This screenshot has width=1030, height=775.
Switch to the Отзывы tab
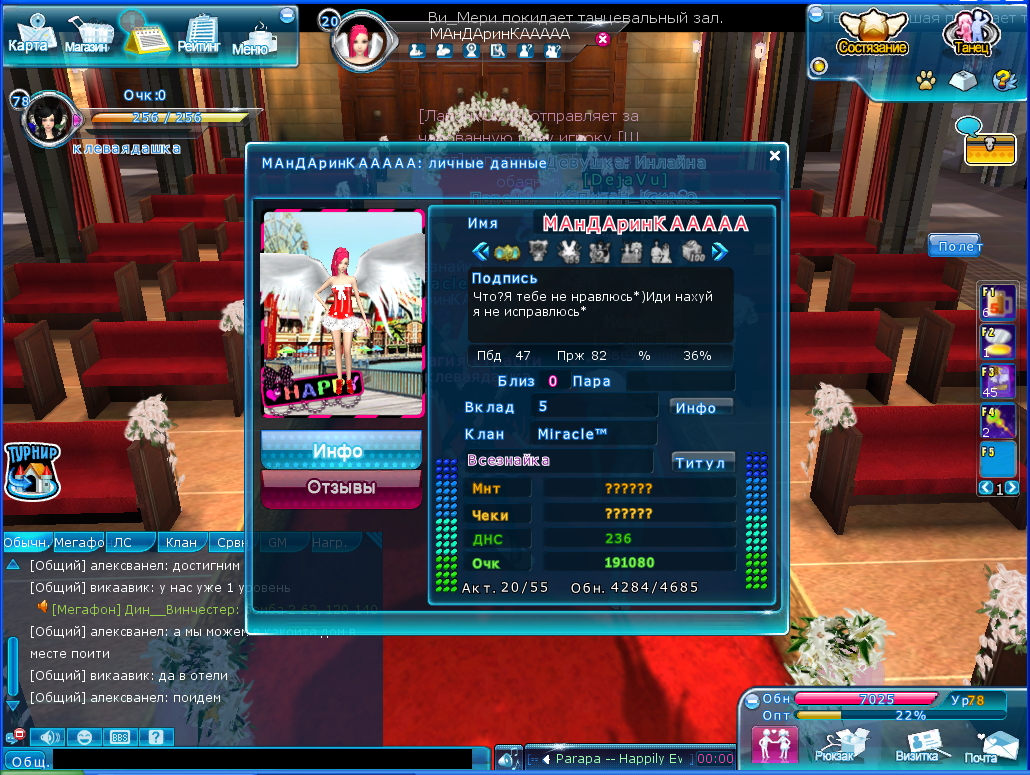click(x=341, y=488)
